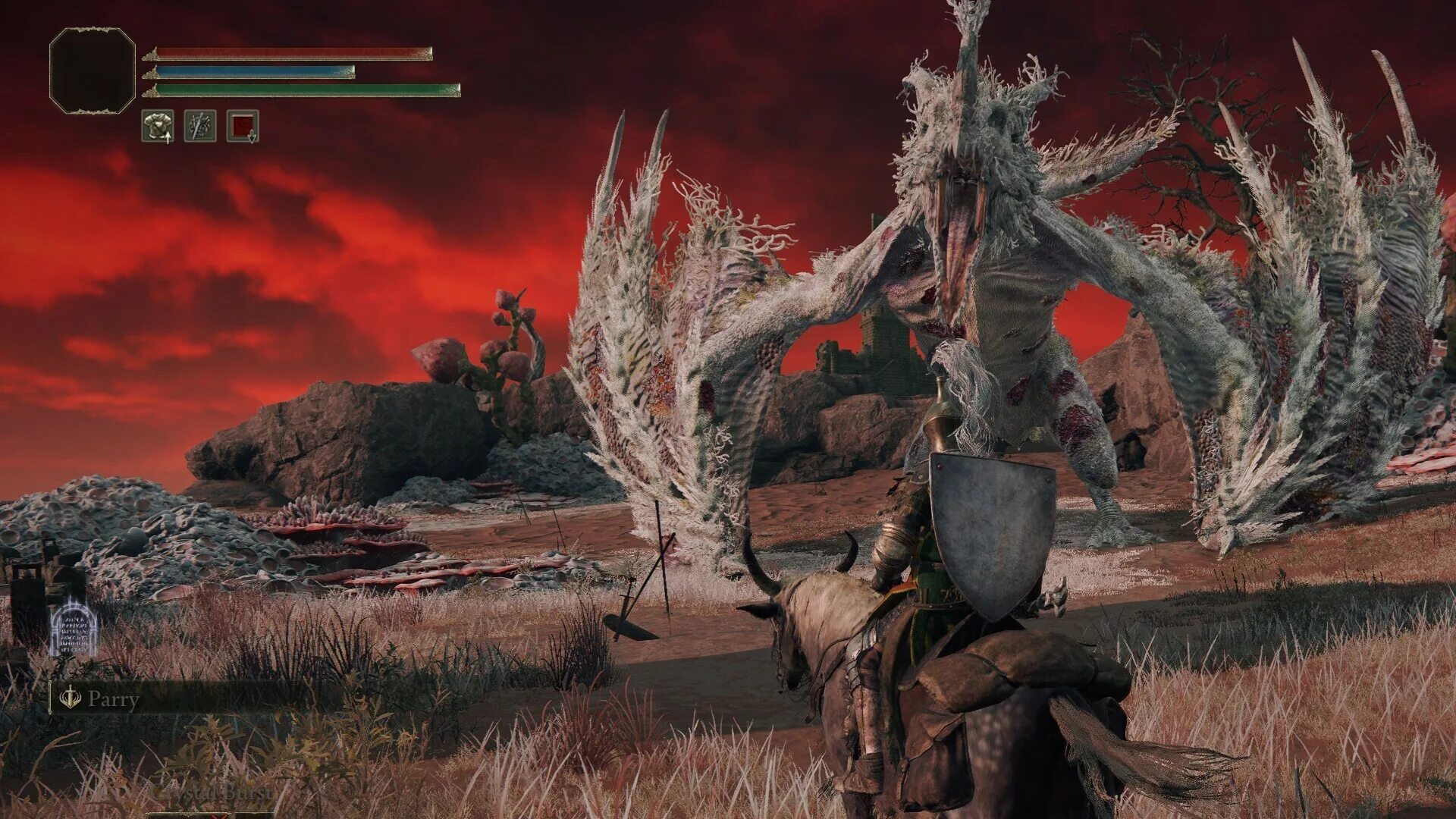Click the red square debuff icon
Screen dimensions: 1456x819
(243, 126)
